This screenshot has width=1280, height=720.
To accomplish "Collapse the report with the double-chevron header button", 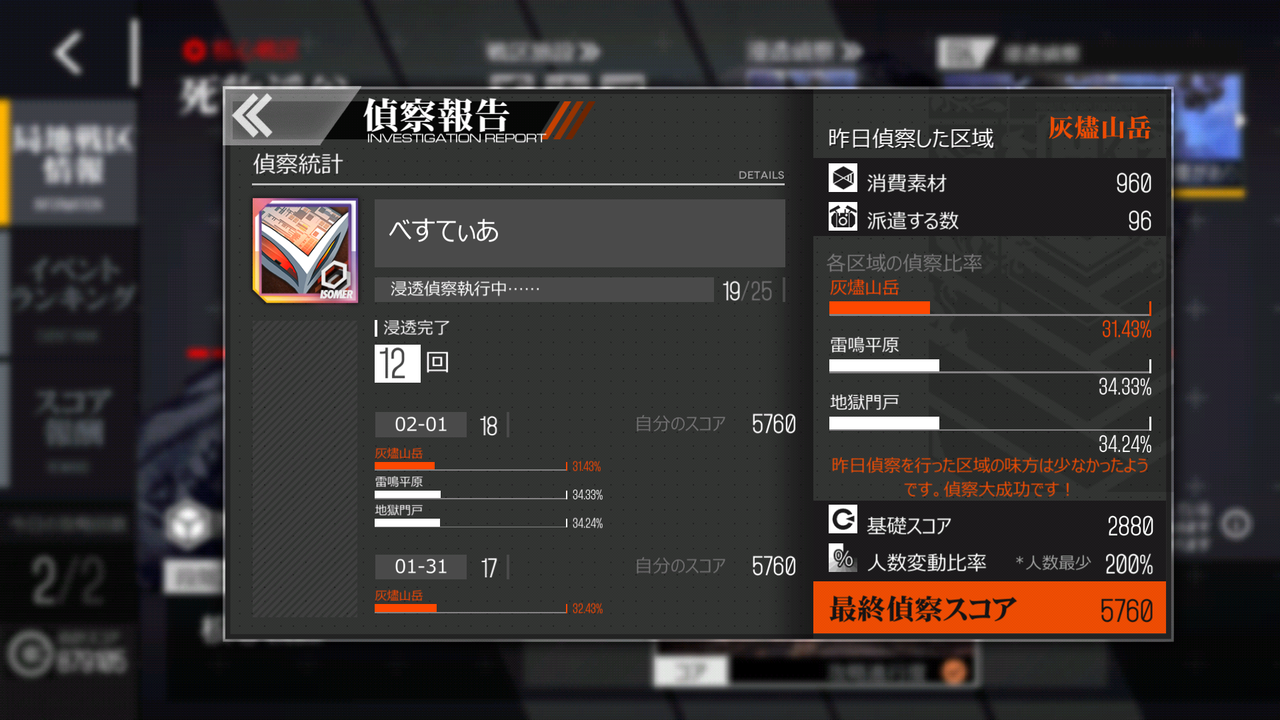I will click(251, 116).
